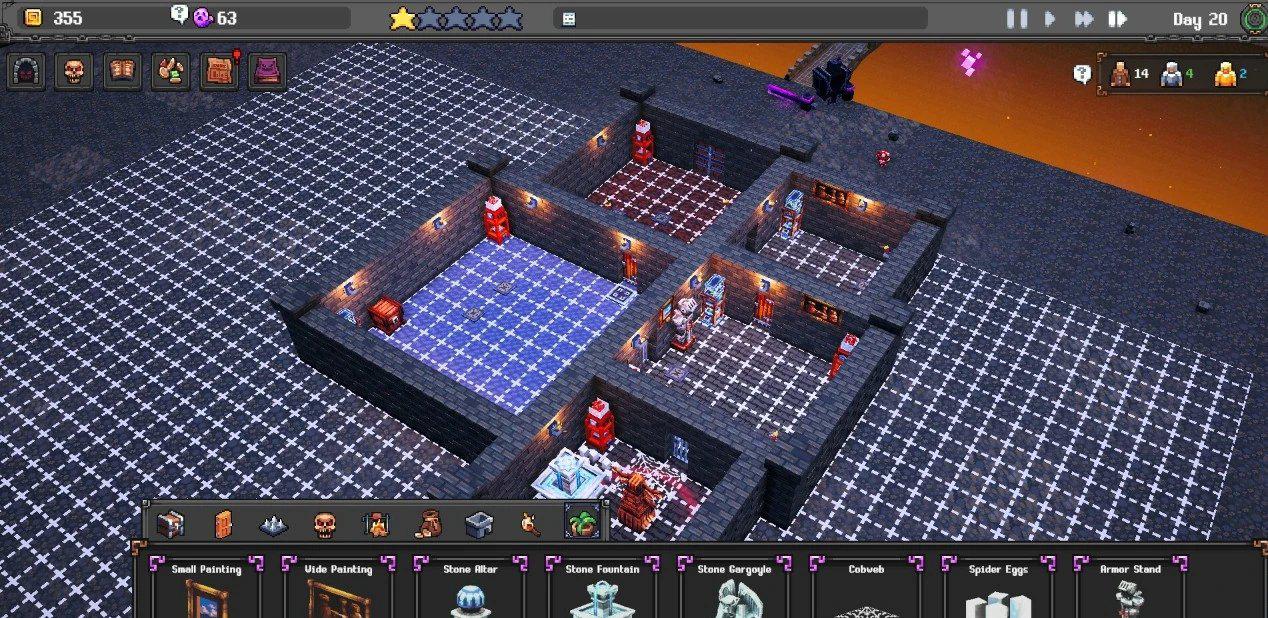Viewport: 1268px width, 618px height.
Task: Select the potted plant decoration category
Action: click(x=581, y=523)
